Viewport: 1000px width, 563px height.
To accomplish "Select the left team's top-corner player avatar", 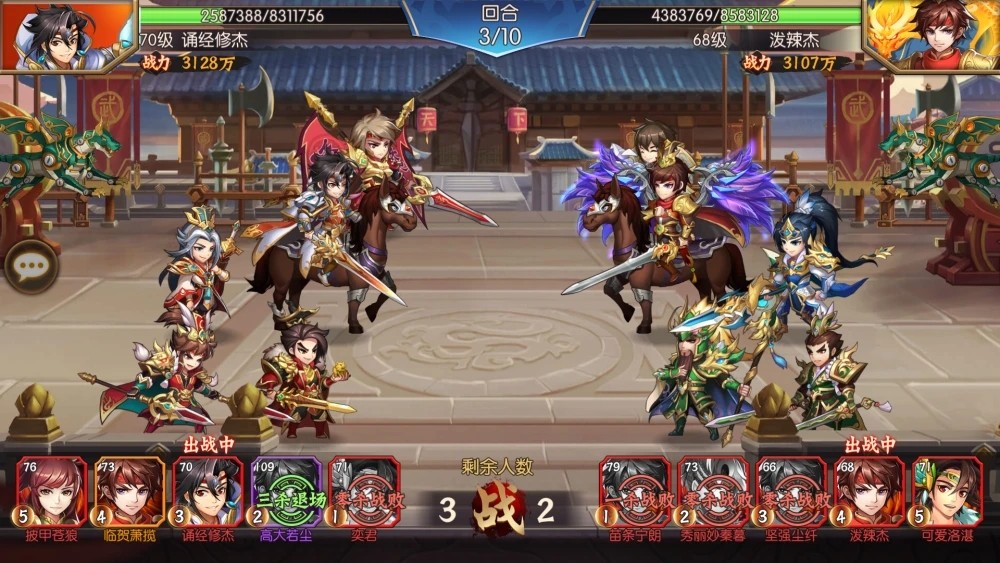I will [68, 35].
